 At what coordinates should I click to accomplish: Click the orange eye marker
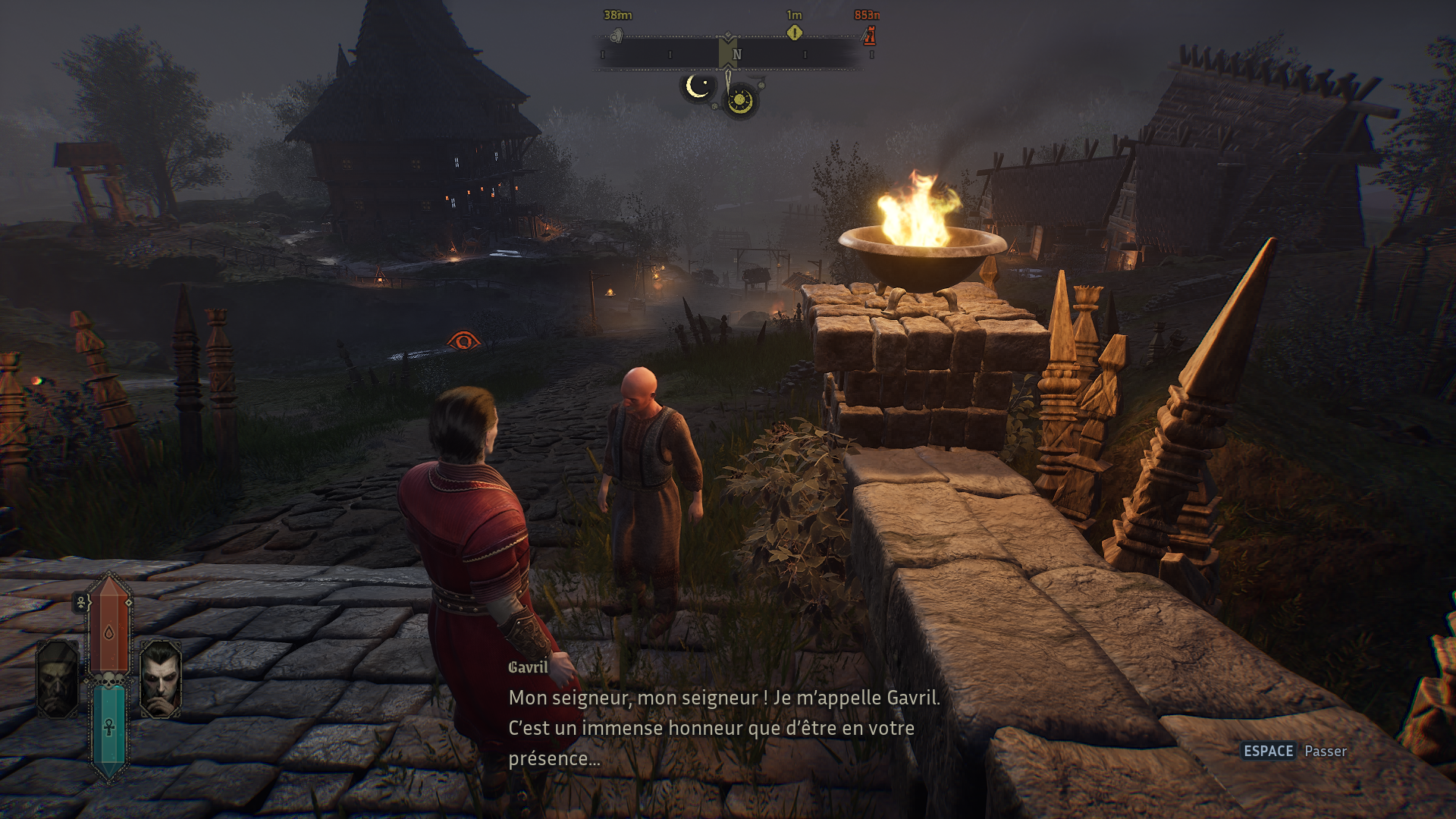point(463,341)
